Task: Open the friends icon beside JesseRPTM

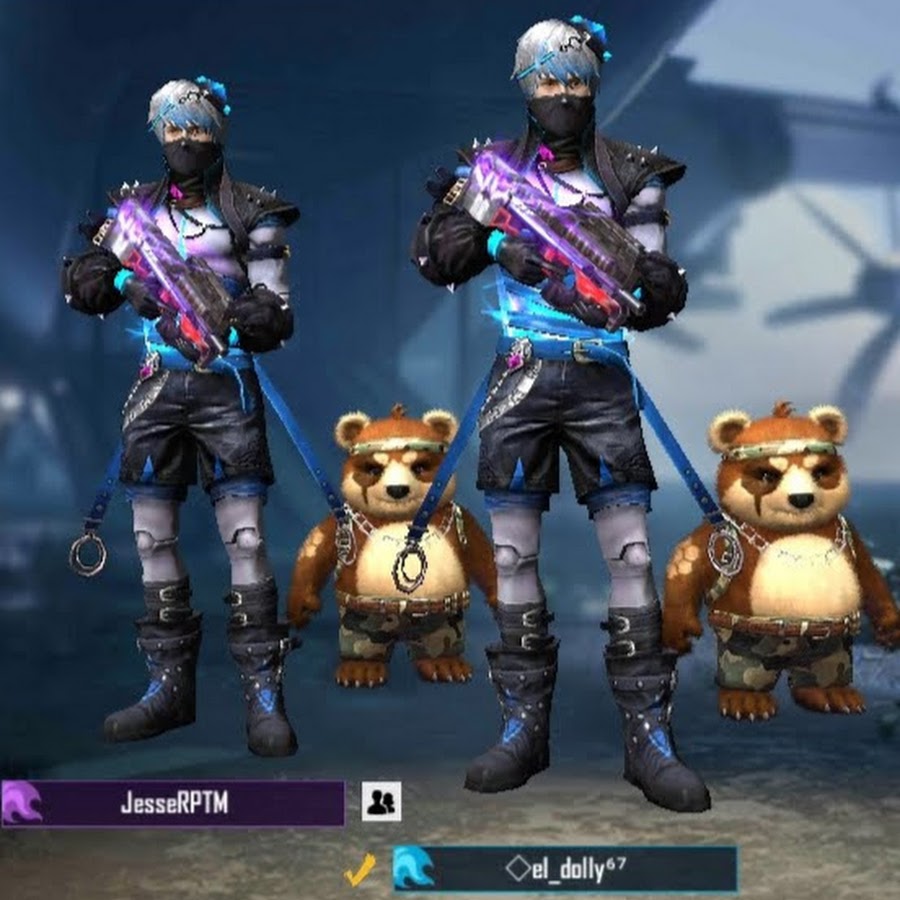Action: pyautogui.click(x=381, y=801)
